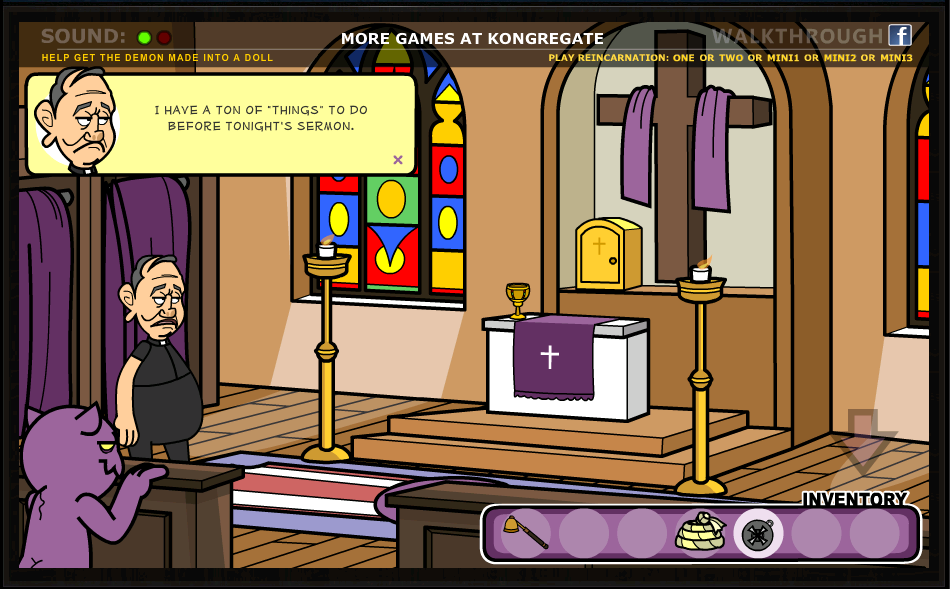Viewport: 950px width, 589px height.
Task: Select the coiled rope in inventory
Action: [x=700, y=532]
